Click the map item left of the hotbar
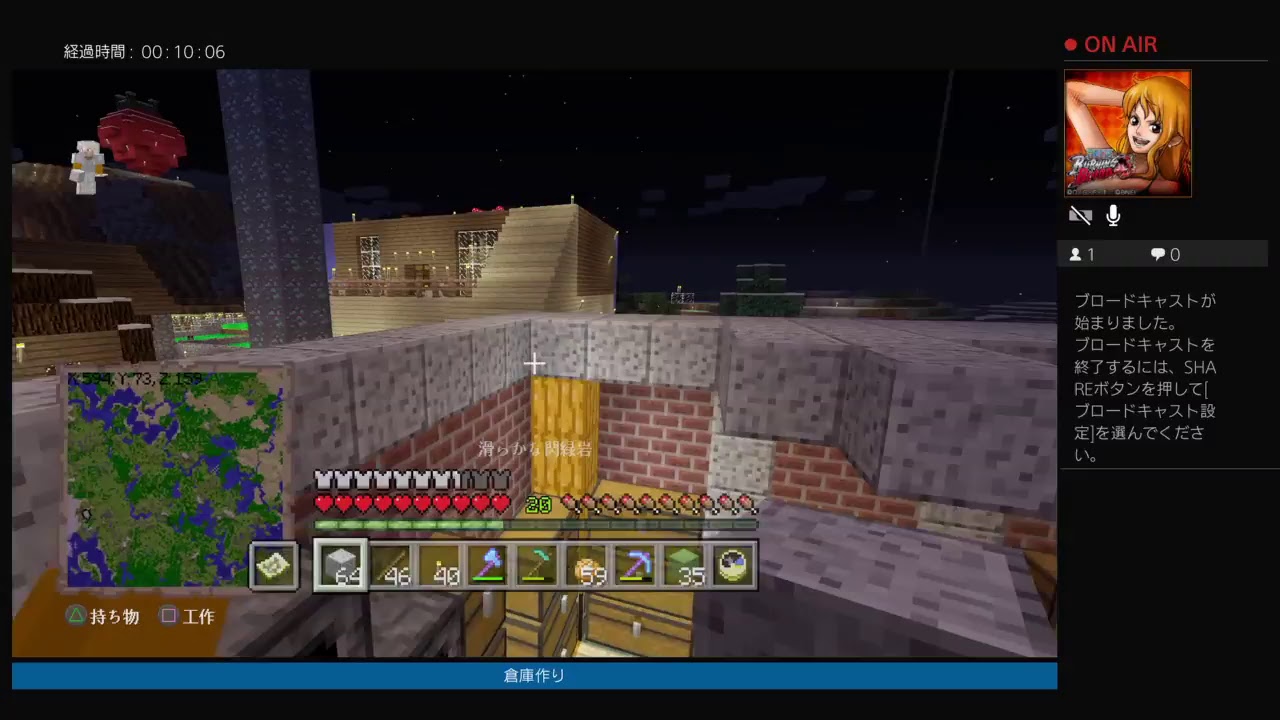 pos(273,565)
